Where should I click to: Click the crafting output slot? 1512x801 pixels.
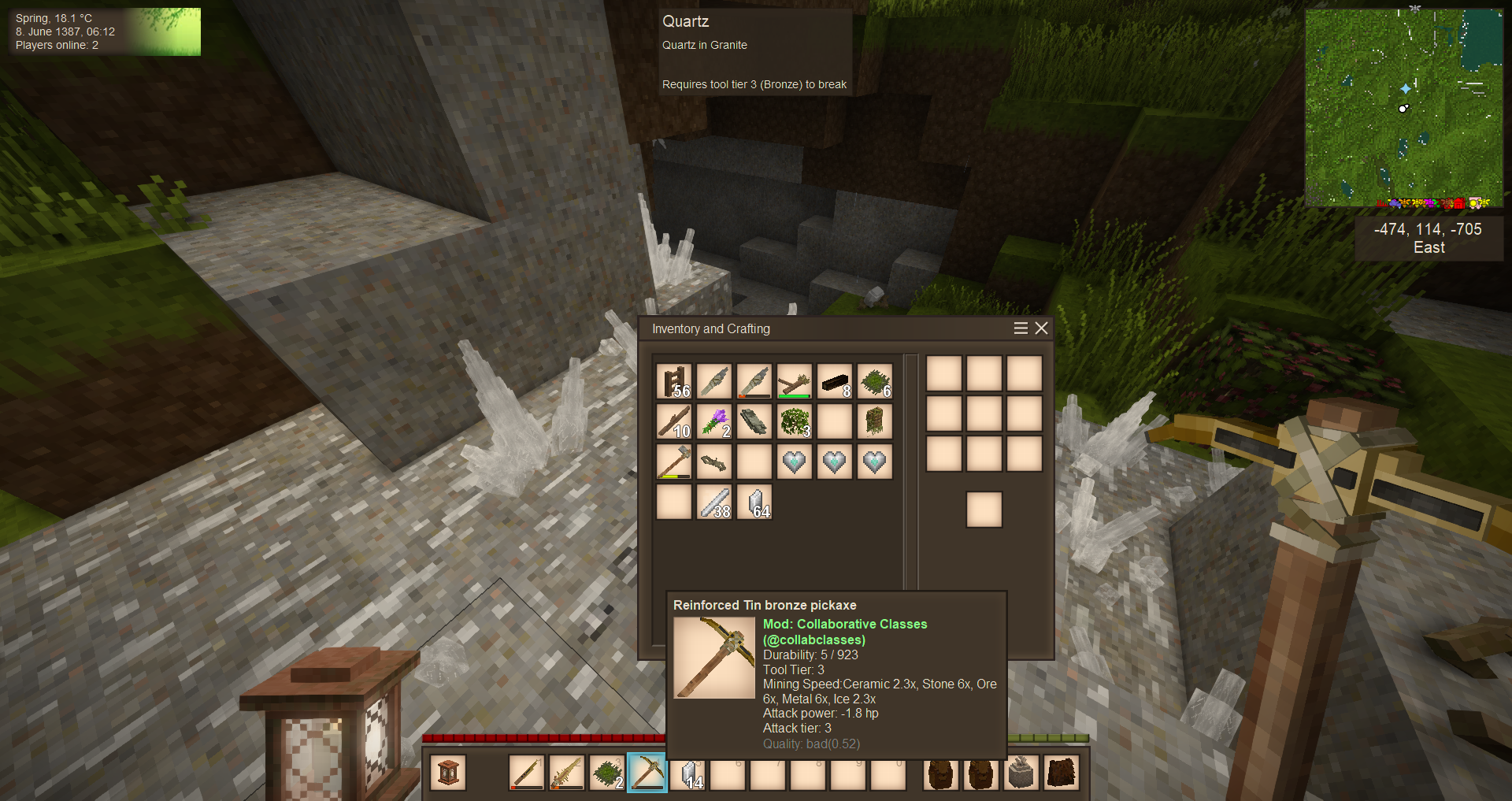(984, 510)
